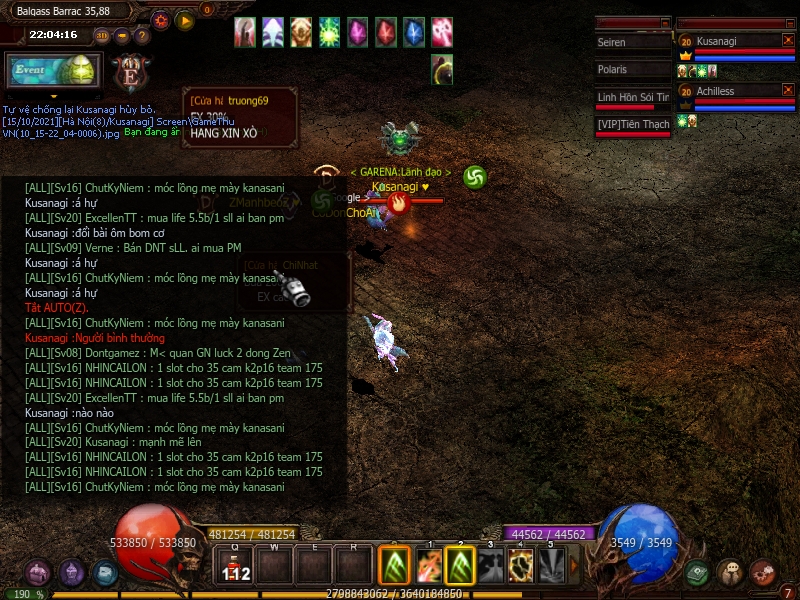Image resolution: width=800 pixels, height=600 pixels.
Task: Use the red potion in slot Q
Action: (x=236, y=567)
